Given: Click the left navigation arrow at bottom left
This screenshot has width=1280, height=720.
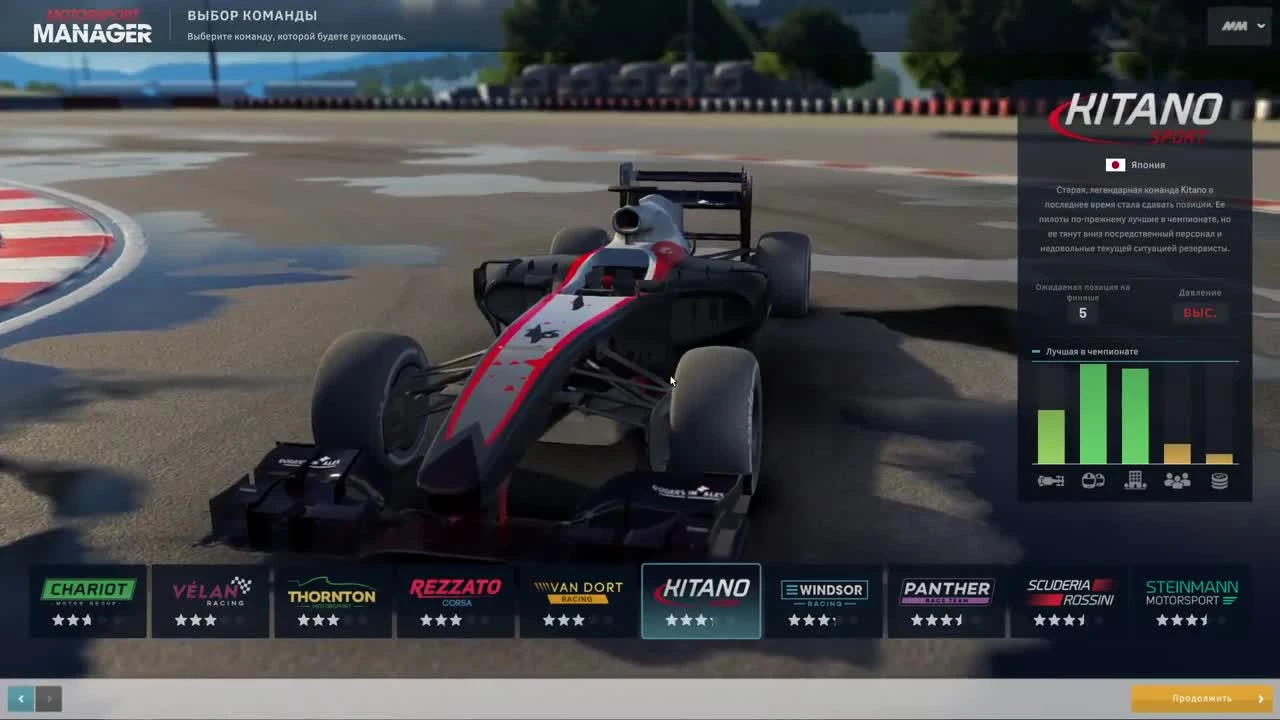Looking at the screenshot, I should click(22, 698).
